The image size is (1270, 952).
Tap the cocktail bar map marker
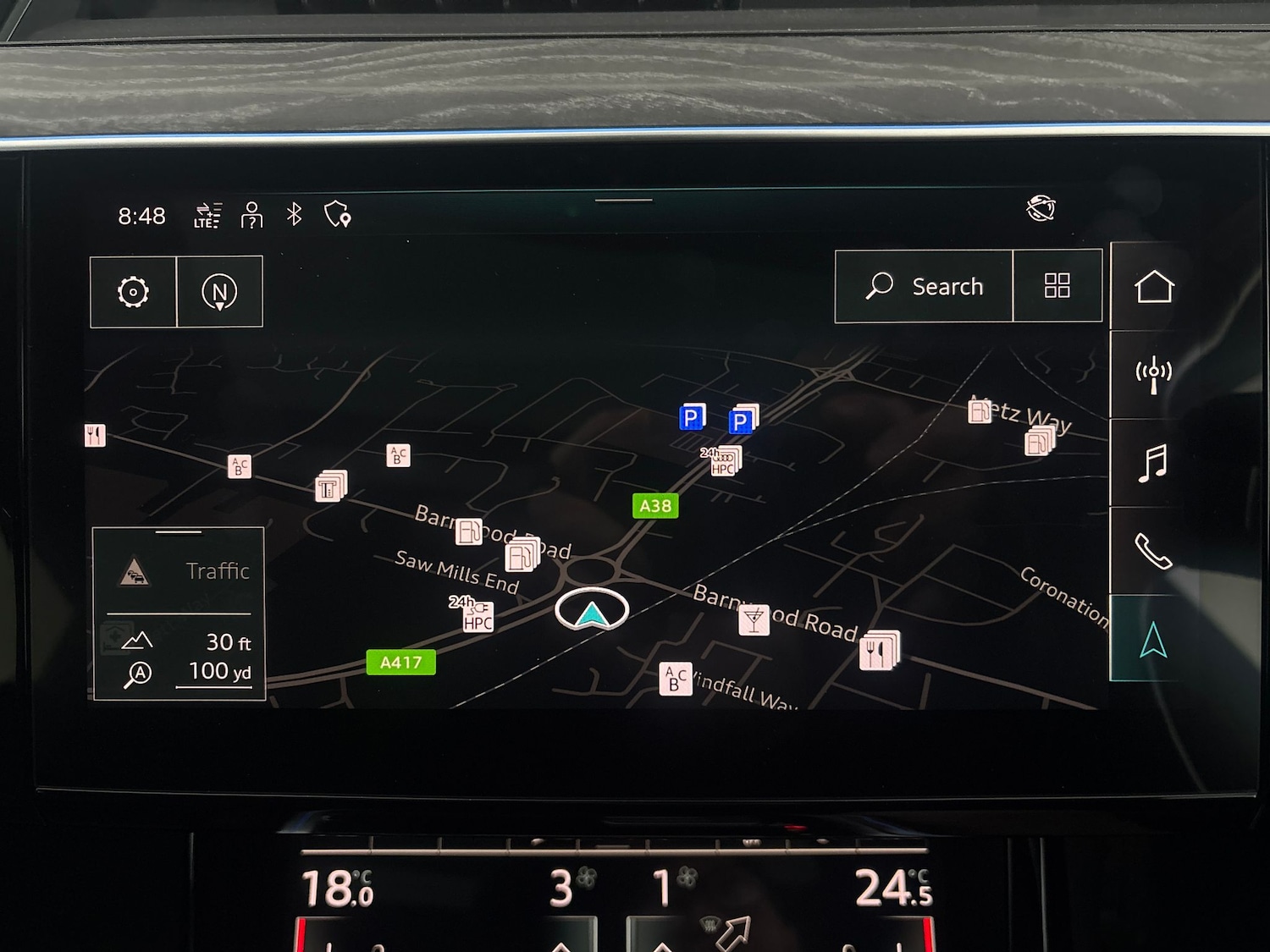754,620
